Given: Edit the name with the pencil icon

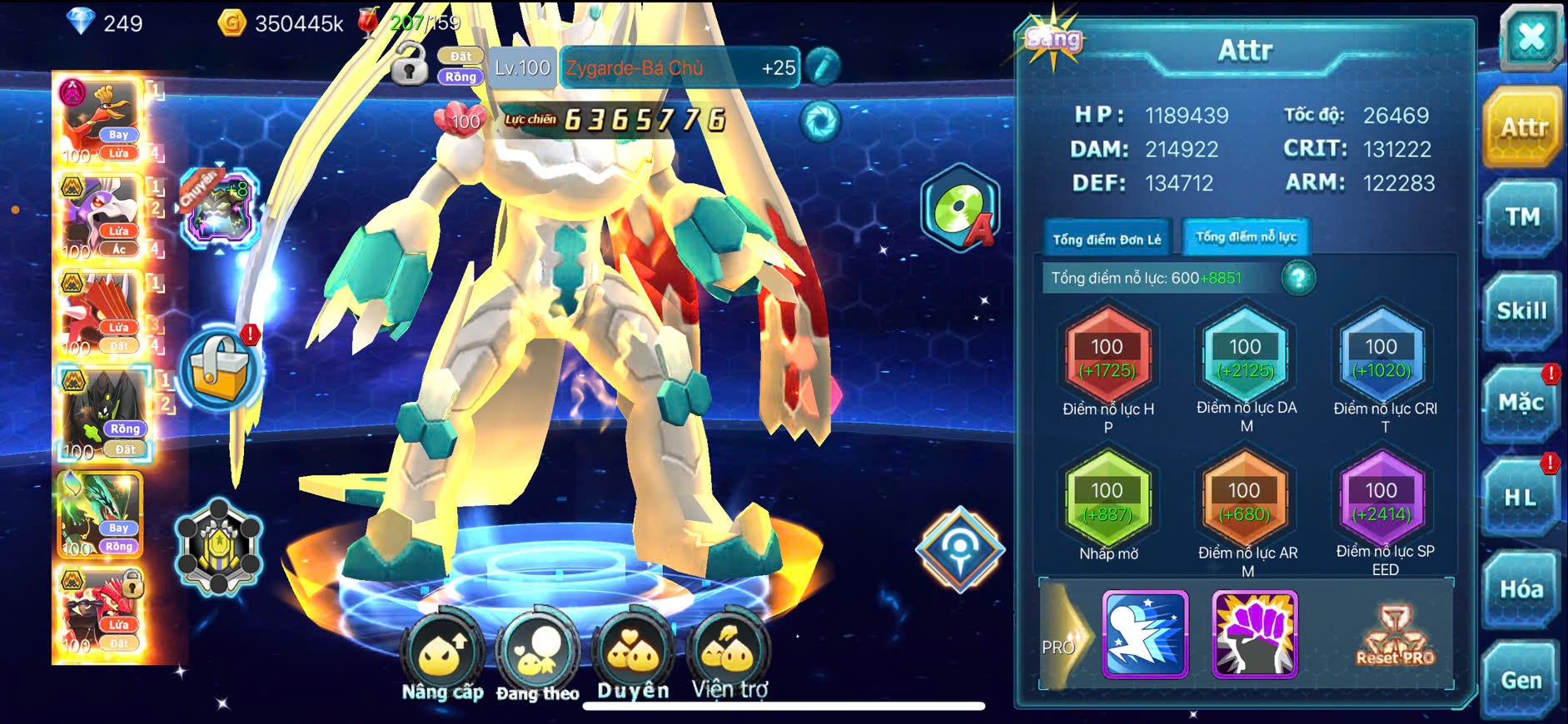Looking at the screenshot, I should coord(822,67).
